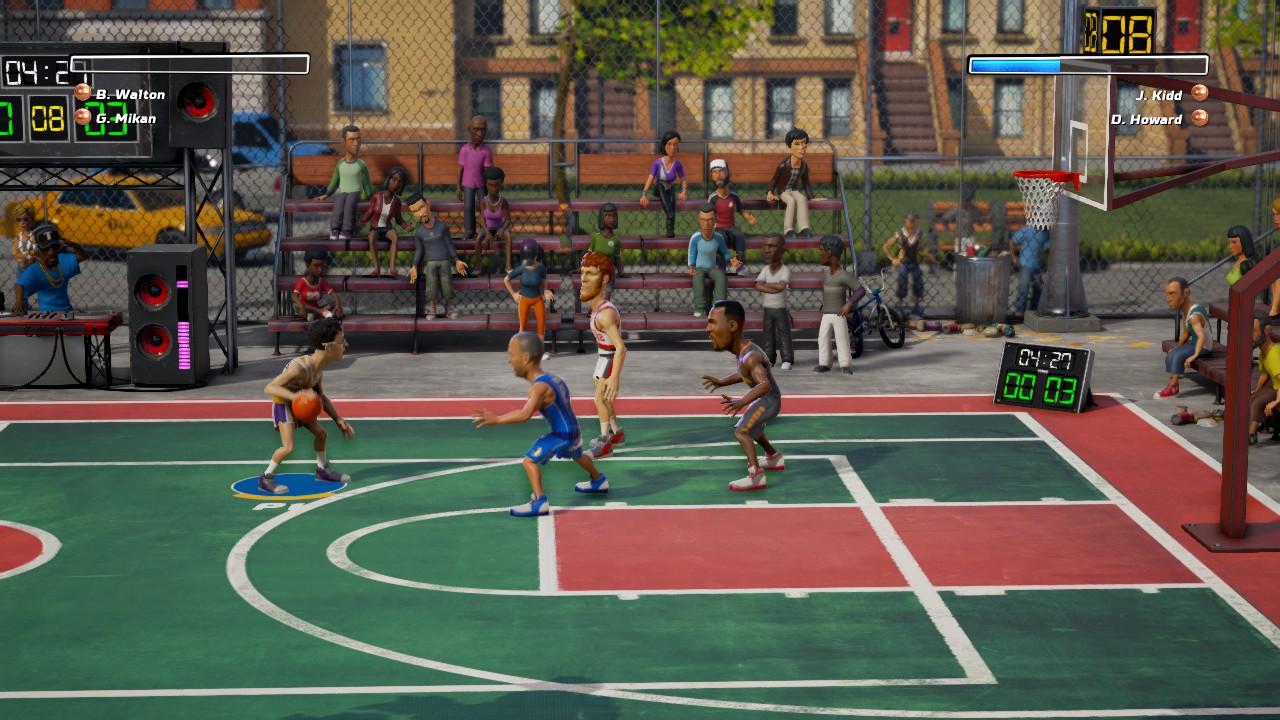This screenshot has height=720, width=1280.
Task: Click the basketball icon beside B. Walton
Action: [83, 92]
